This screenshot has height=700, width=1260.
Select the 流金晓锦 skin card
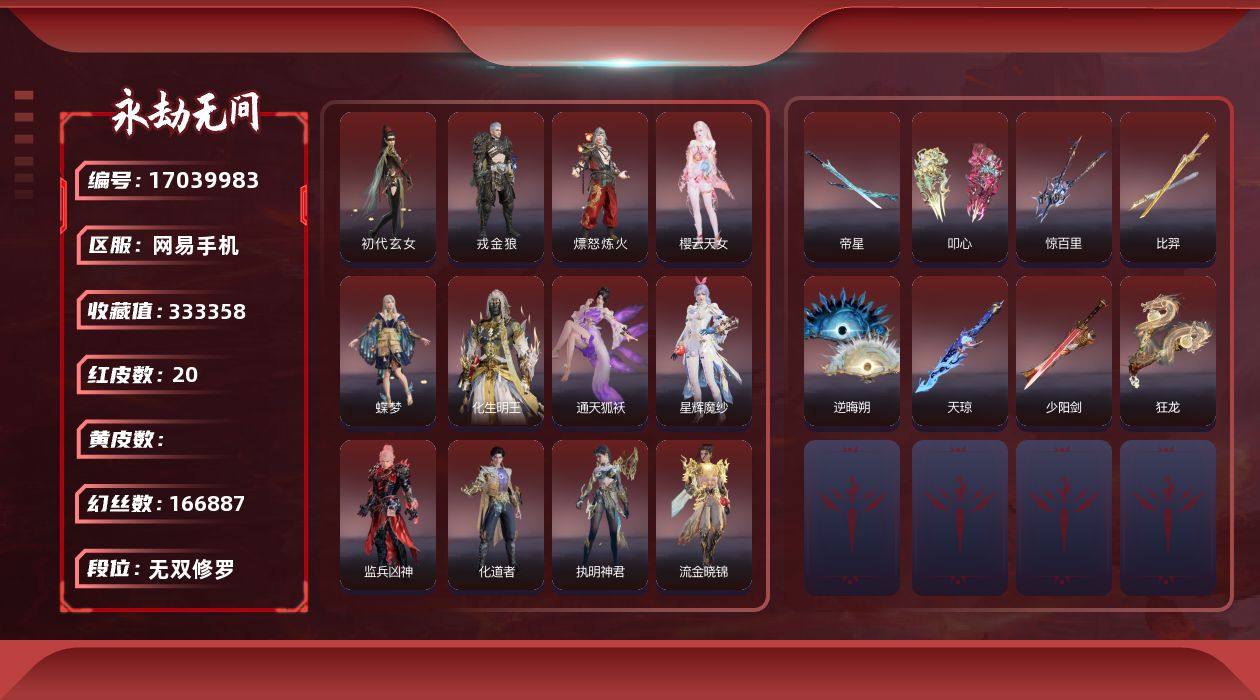click(704, 515)
